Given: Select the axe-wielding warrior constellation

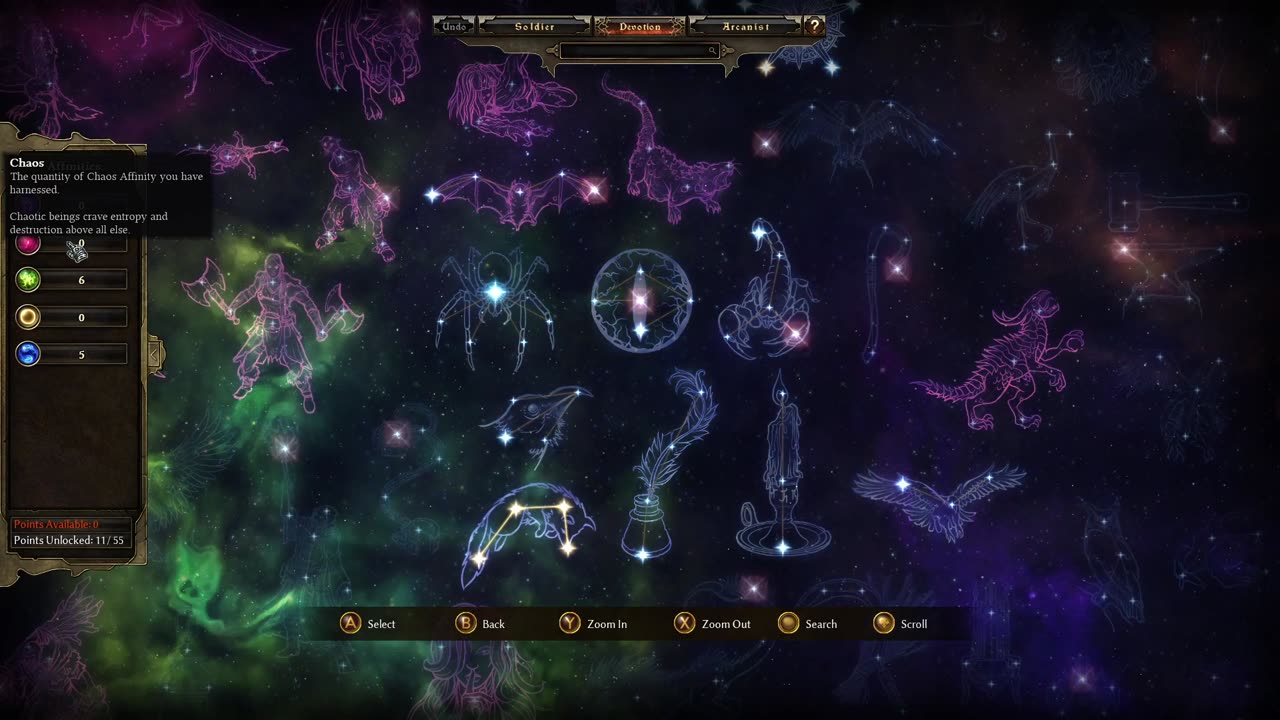Looking at the screenshot, I should pos(270,320).
